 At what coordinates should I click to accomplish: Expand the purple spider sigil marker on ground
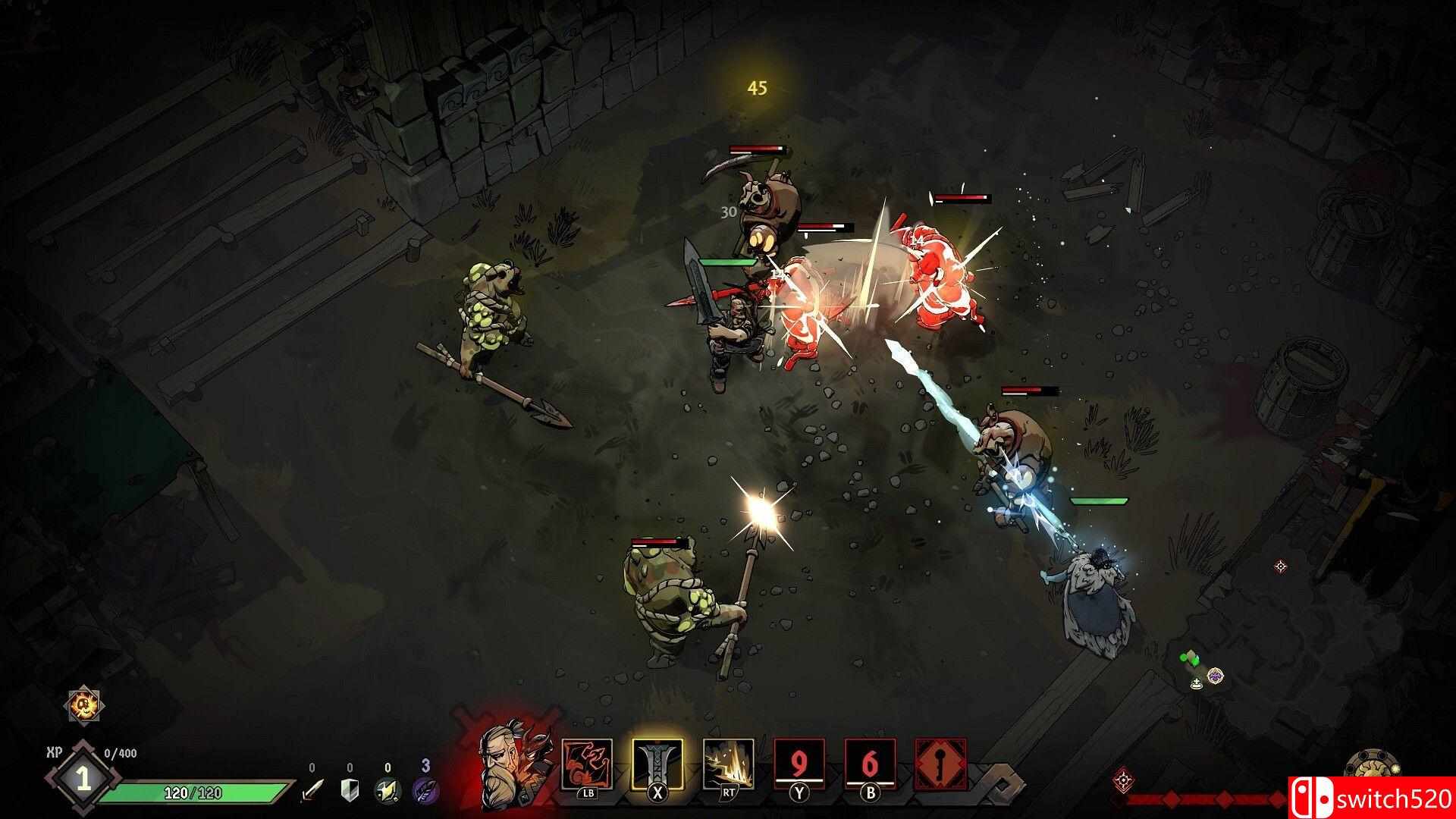tap(1216, 676)
